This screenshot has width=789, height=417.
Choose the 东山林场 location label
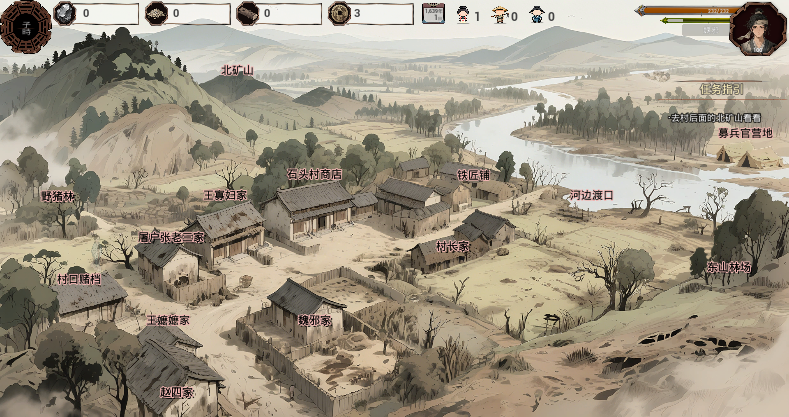(x=729, y=267)
